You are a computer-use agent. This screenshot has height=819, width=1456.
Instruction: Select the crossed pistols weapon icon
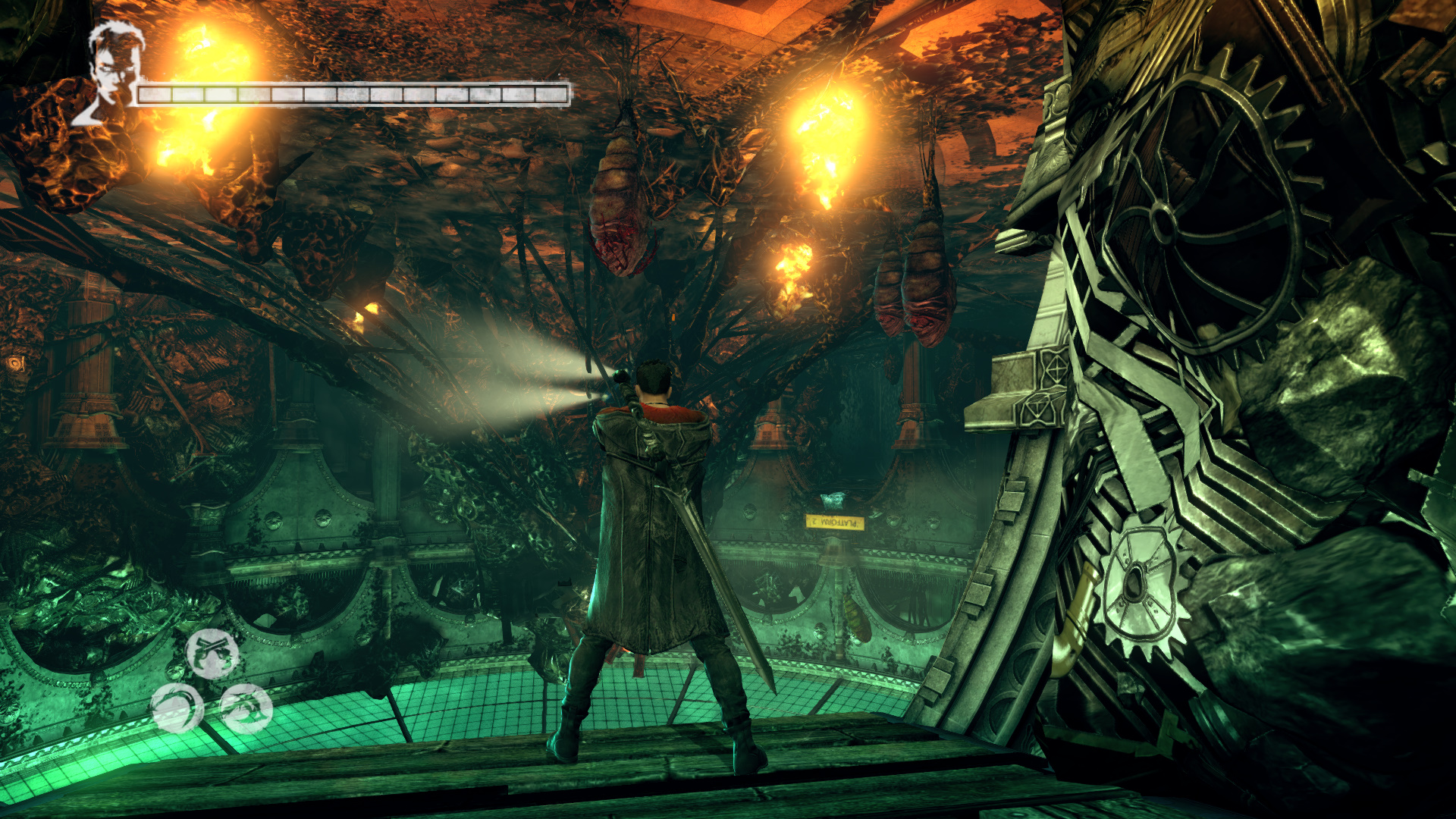click(x=212, y=653)
